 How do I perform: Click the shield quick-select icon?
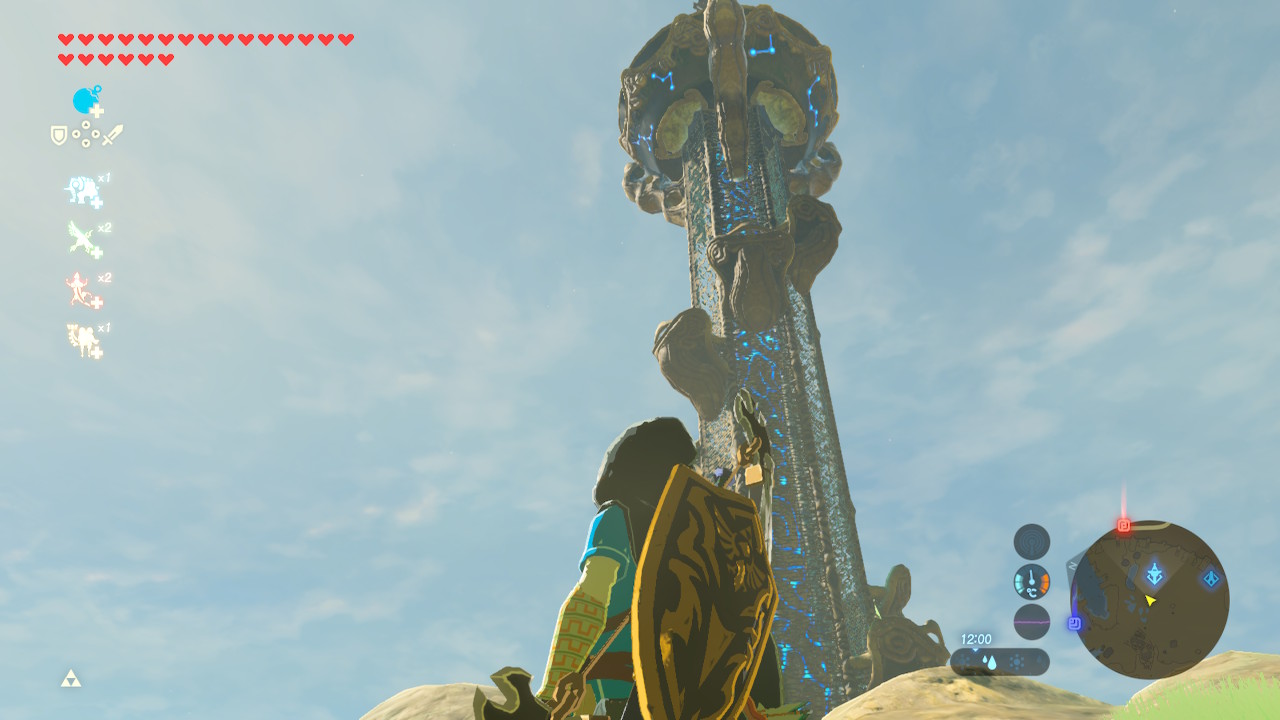[x=59, y=135]
